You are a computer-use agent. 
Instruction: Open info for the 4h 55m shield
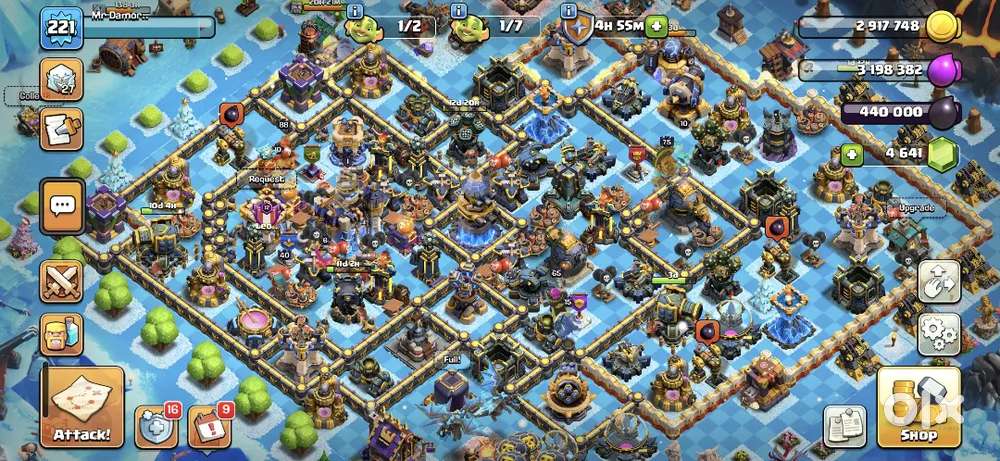coord(569,12)
